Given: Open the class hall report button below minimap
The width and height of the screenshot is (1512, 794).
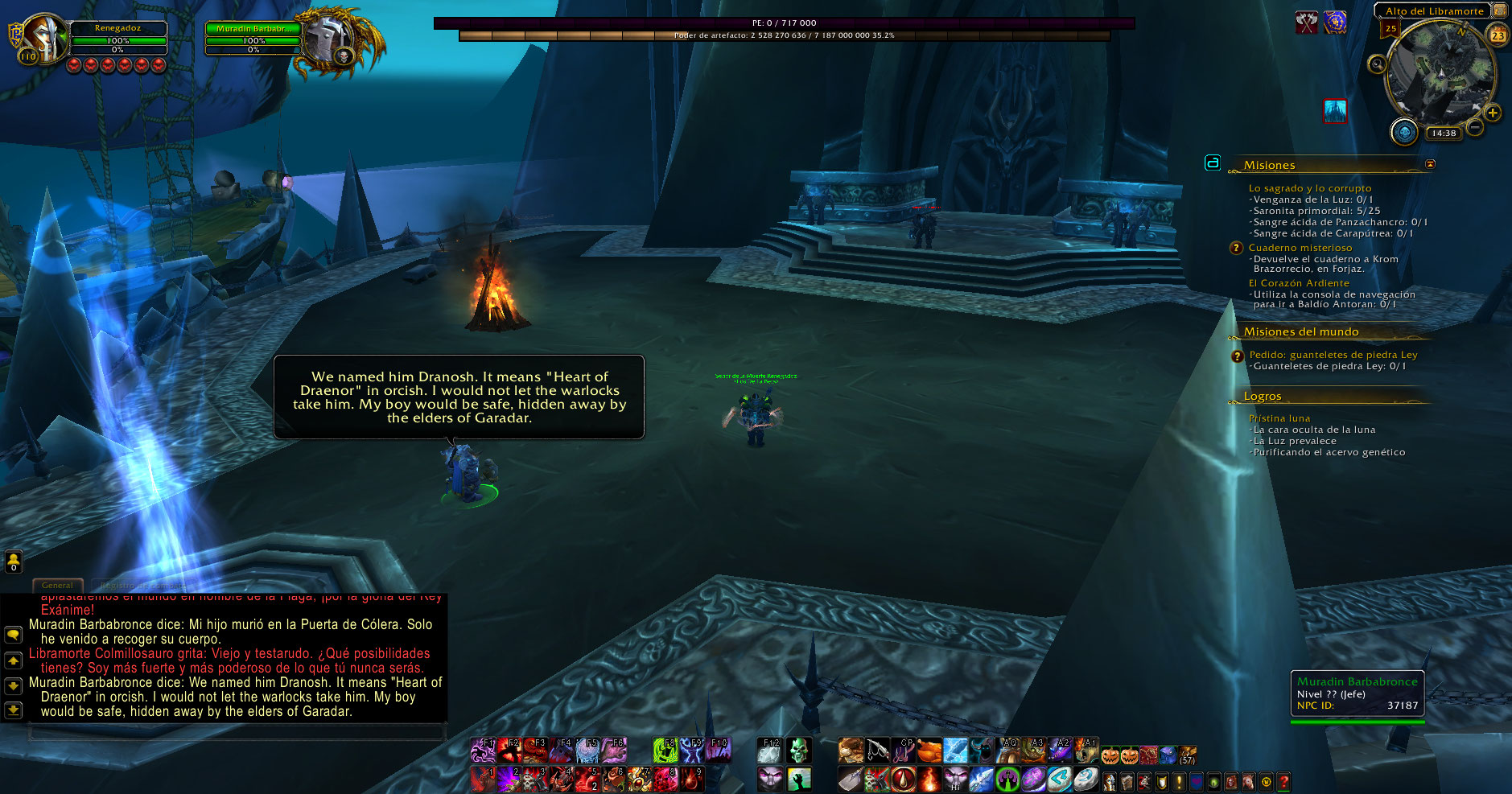Looking at the screenshot, I should (1404, 131).
